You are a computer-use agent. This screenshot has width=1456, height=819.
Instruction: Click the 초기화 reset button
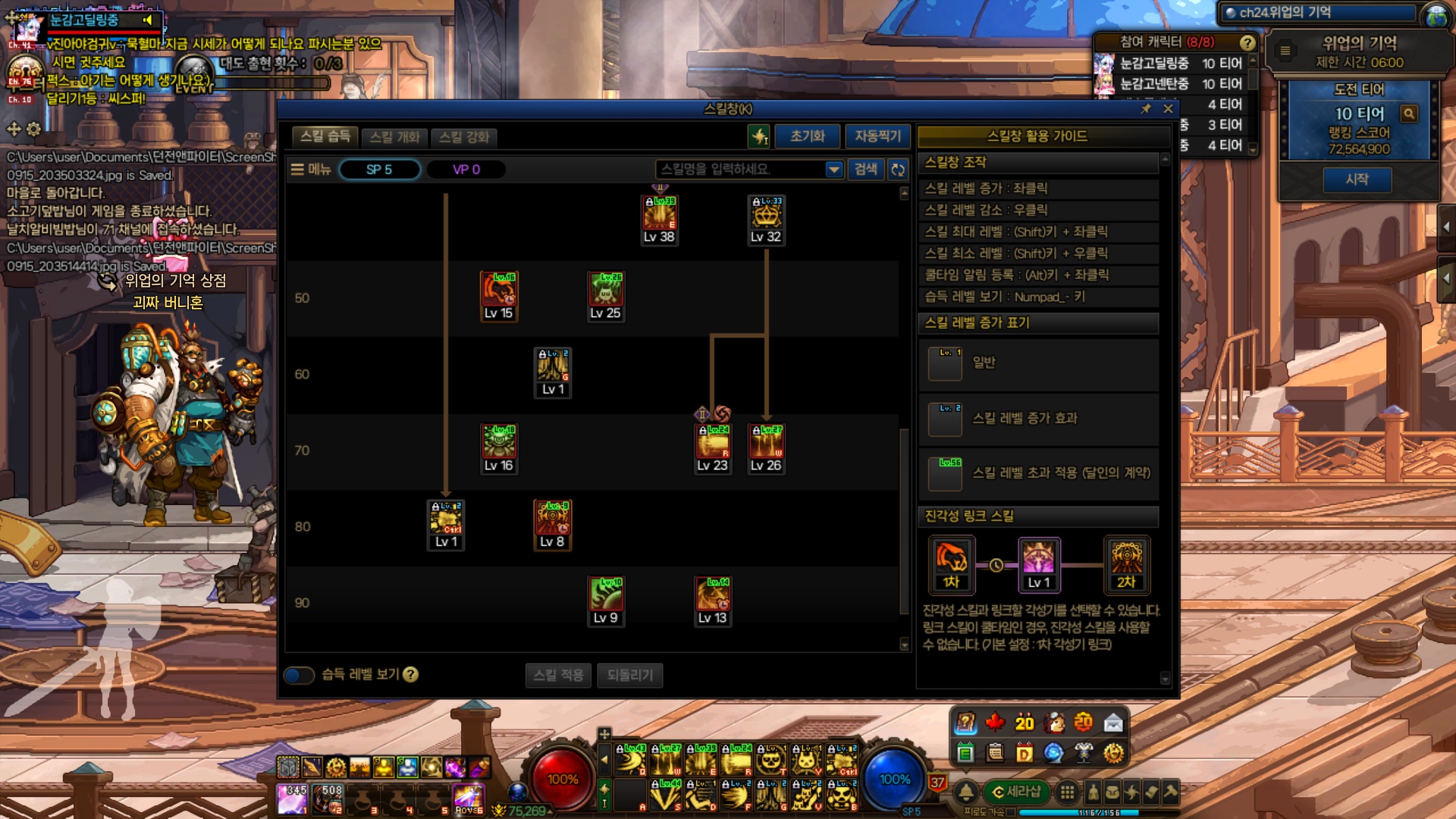tap(807, 136)
